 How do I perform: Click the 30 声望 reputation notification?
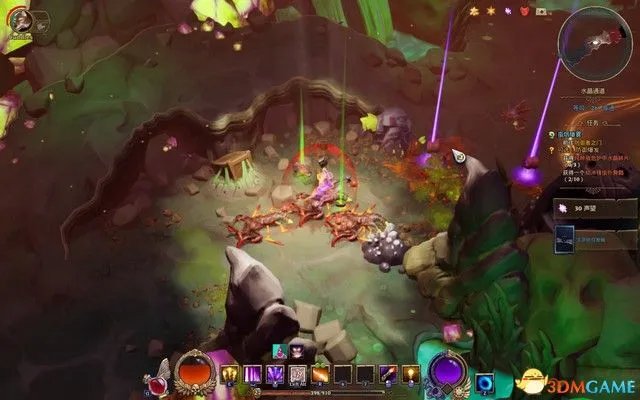click(594, 207)
